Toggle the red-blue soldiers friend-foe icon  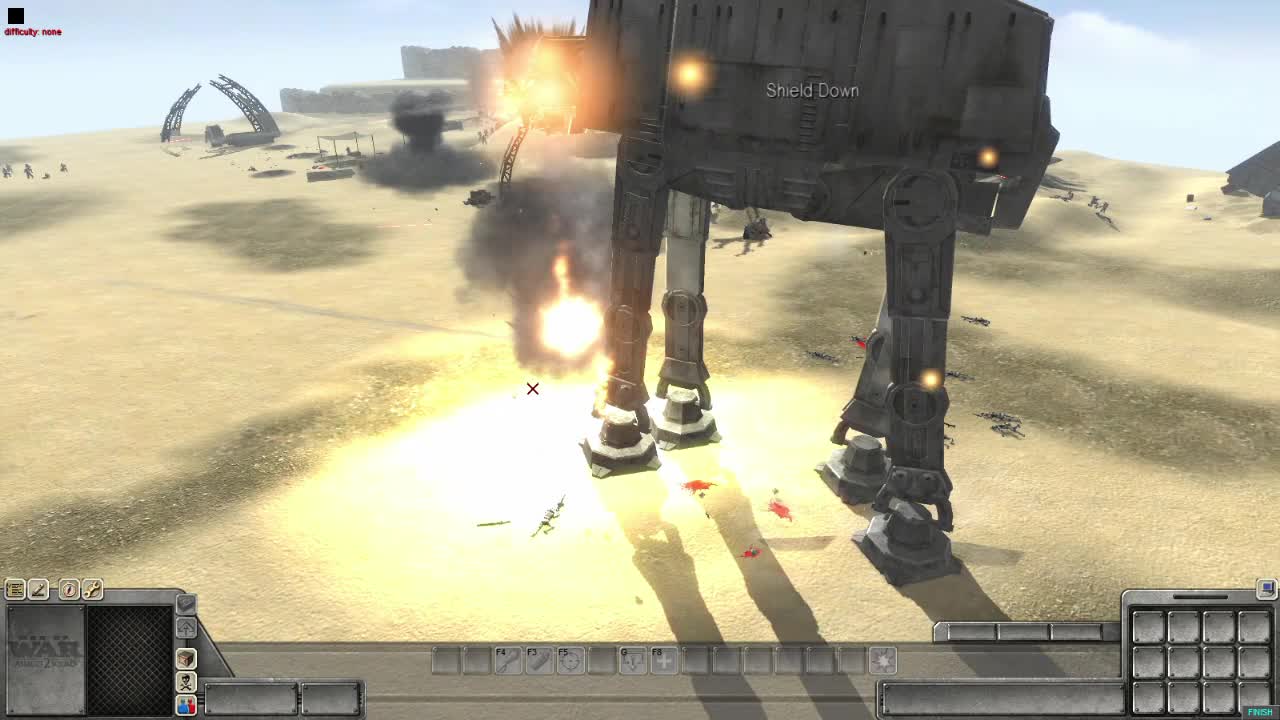click(186, 705)
